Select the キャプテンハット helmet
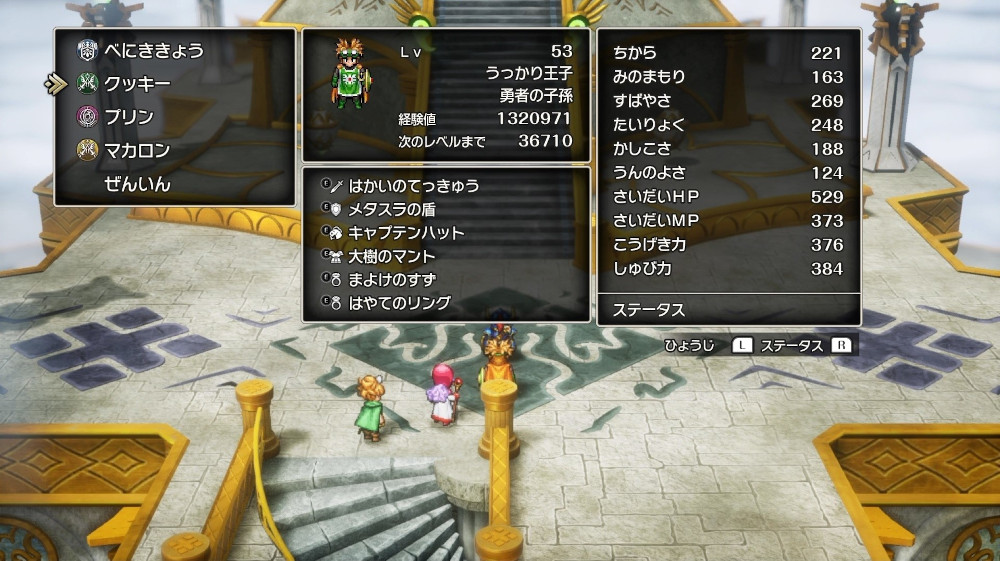This screenshot has height=561, width=1000. coord(406,232)
